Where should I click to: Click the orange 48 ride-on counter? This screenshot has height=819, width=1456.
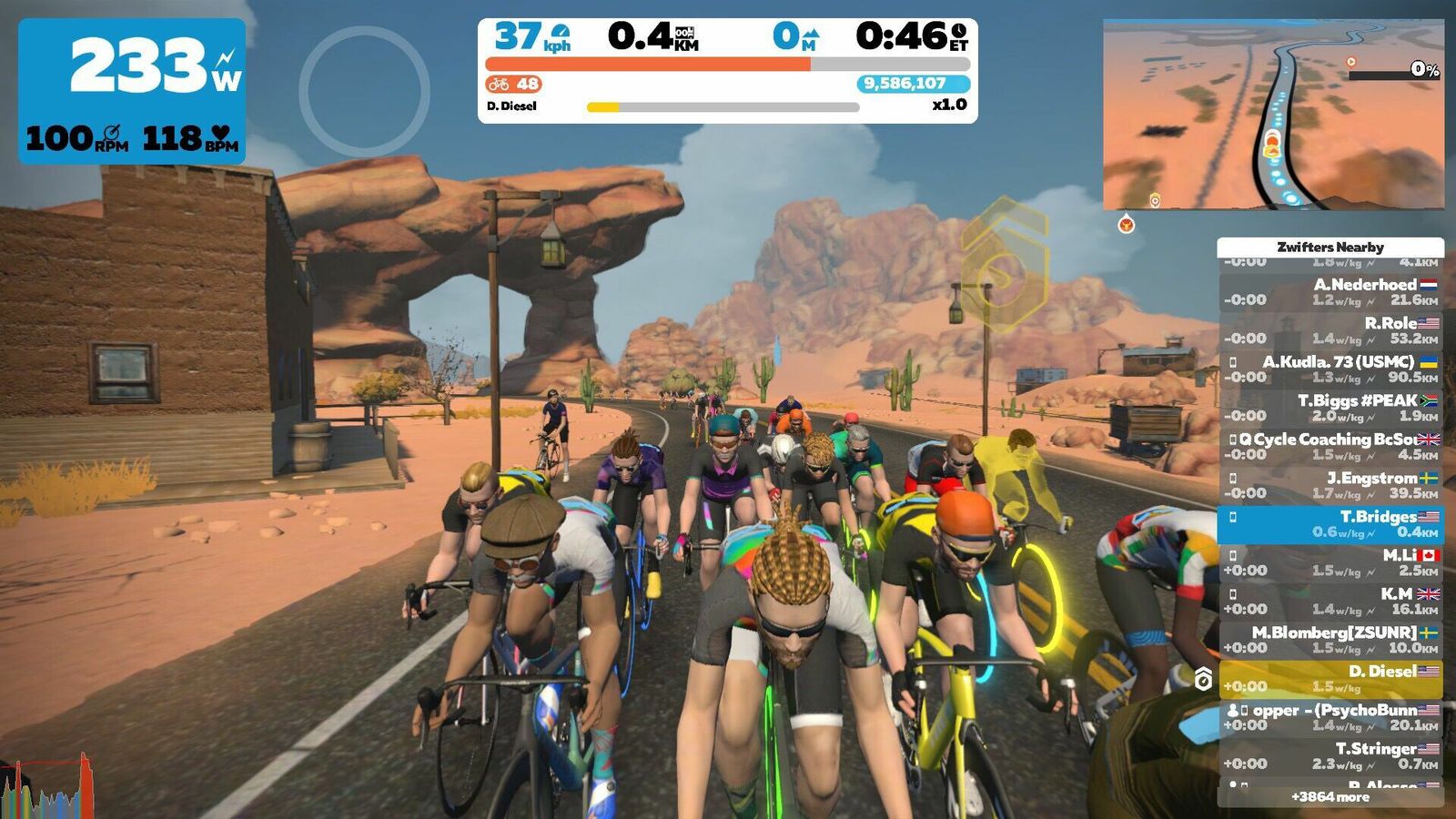coord(514,84)
